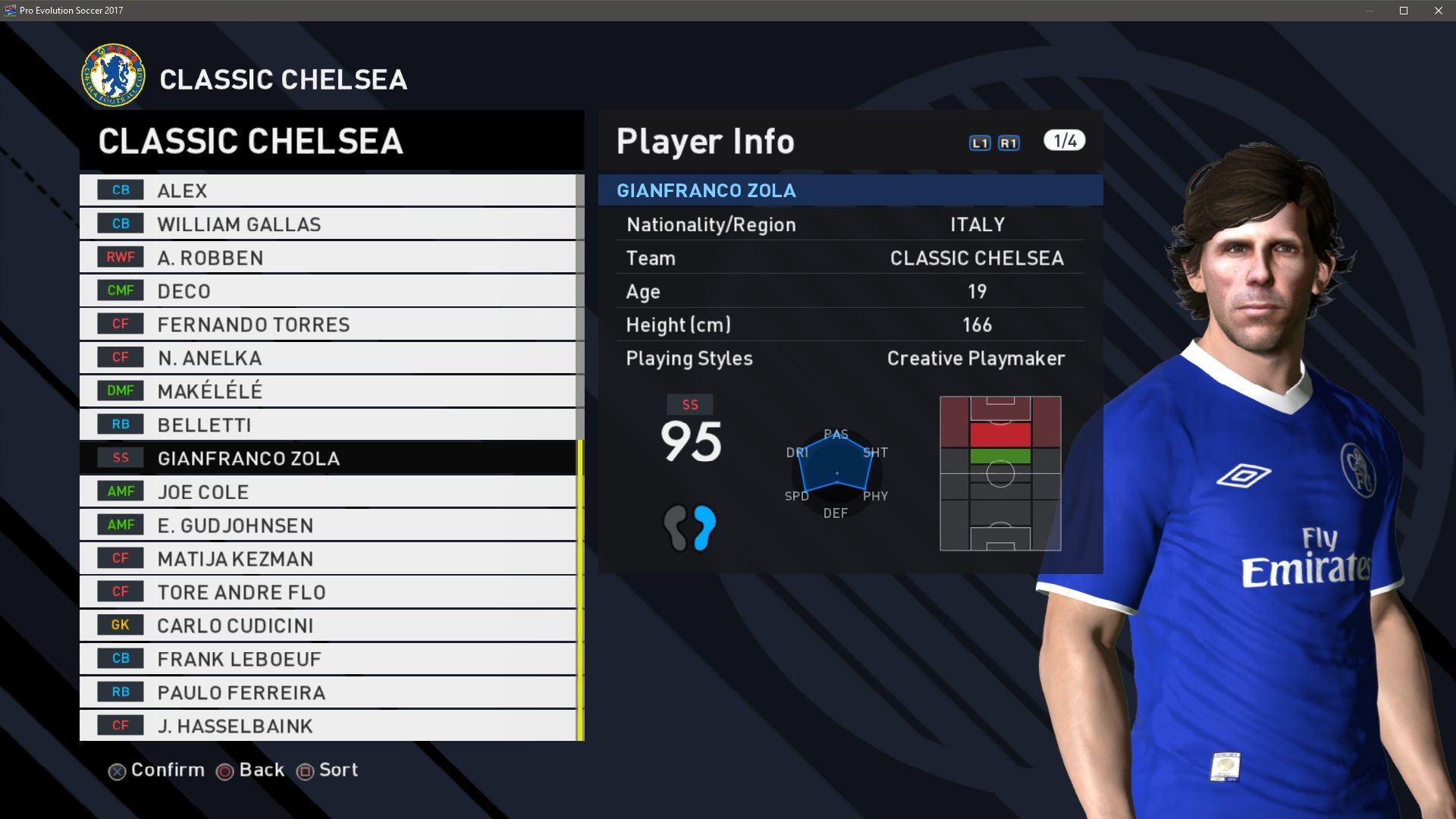Select J. Hasselbaink row

click(x=328, y=725)
